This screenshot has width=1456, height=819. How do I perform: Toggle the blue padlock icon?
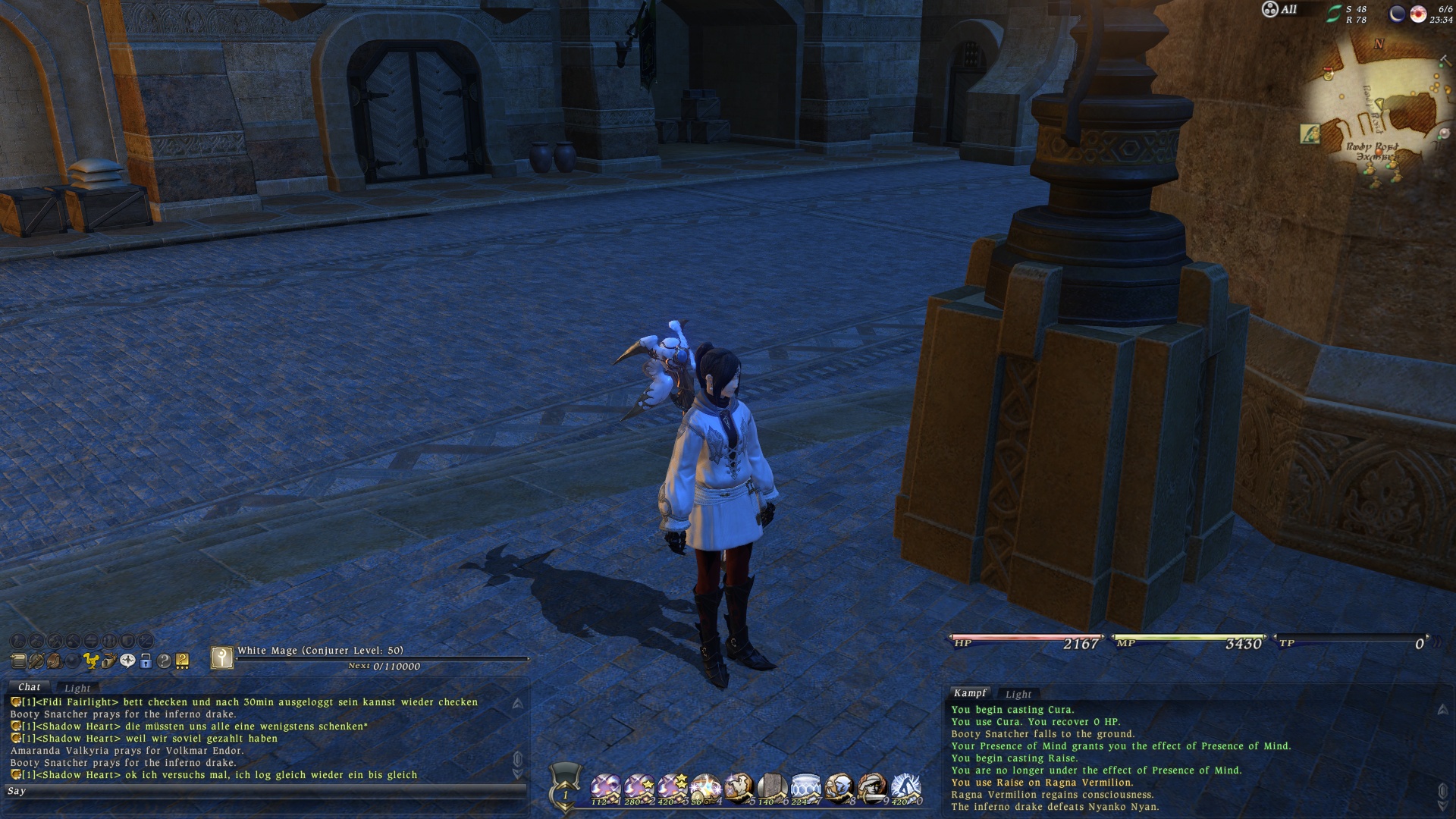[146, 661]
